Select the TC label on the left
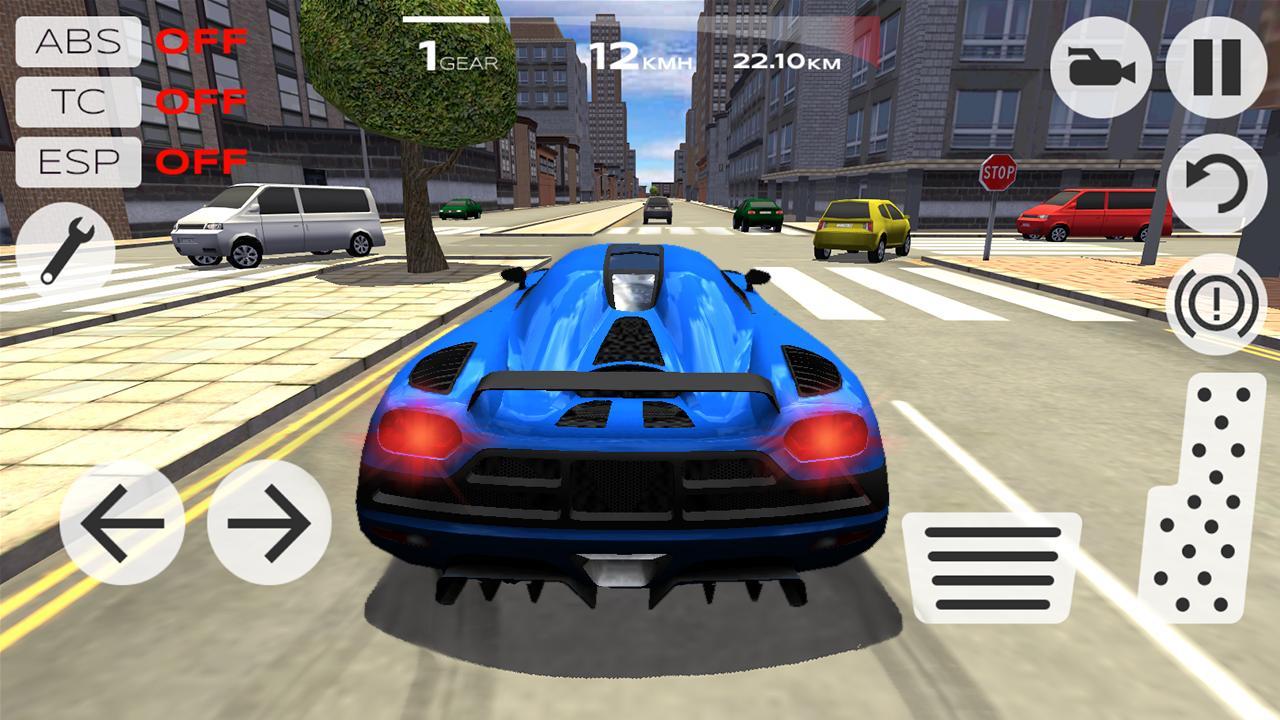The width and height of the screenshot is (1280, 720). 77,102
